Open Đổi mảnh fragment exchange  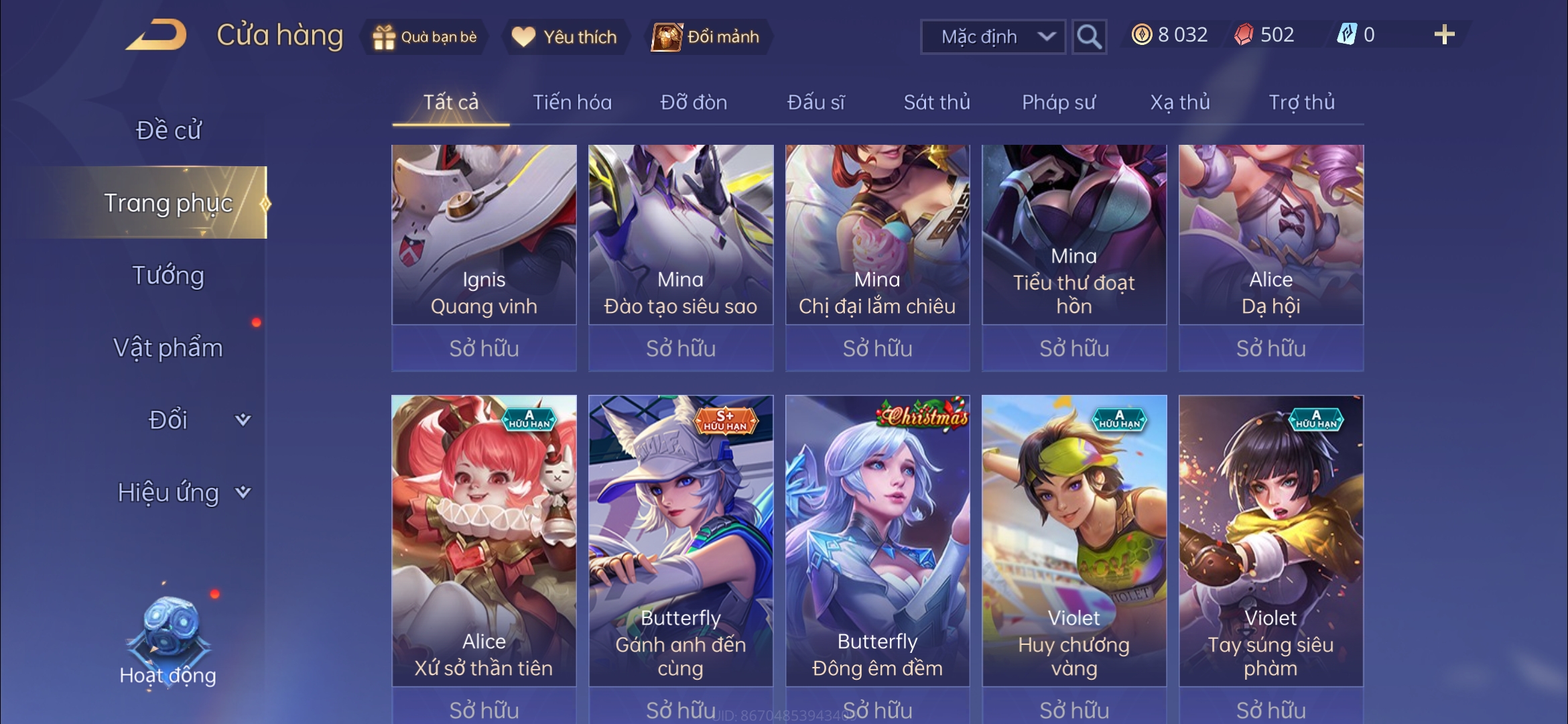tap(707, 37)
